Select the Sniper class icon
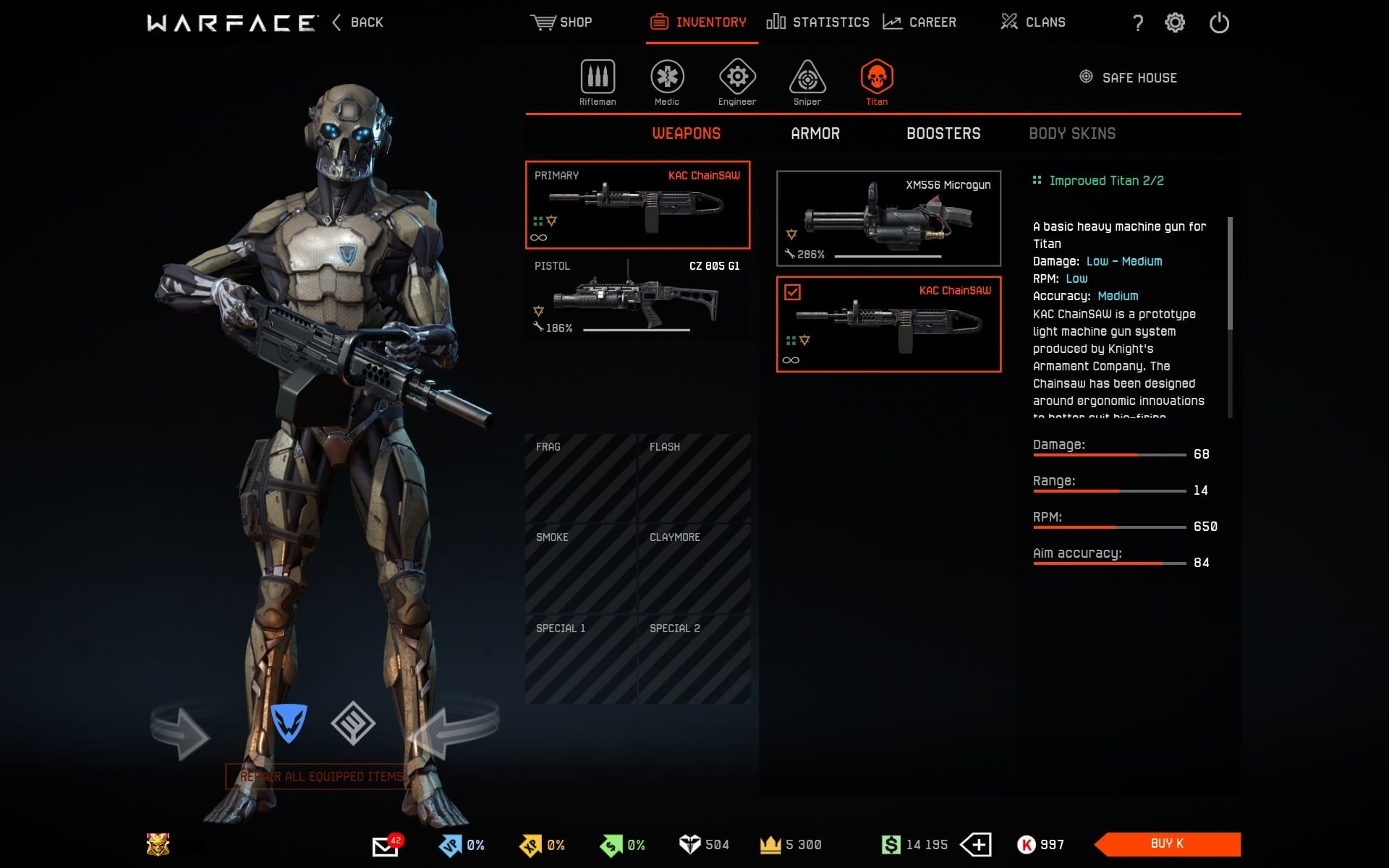Image resolution: width=1389 pixels, height=868 pixels. 806,78
